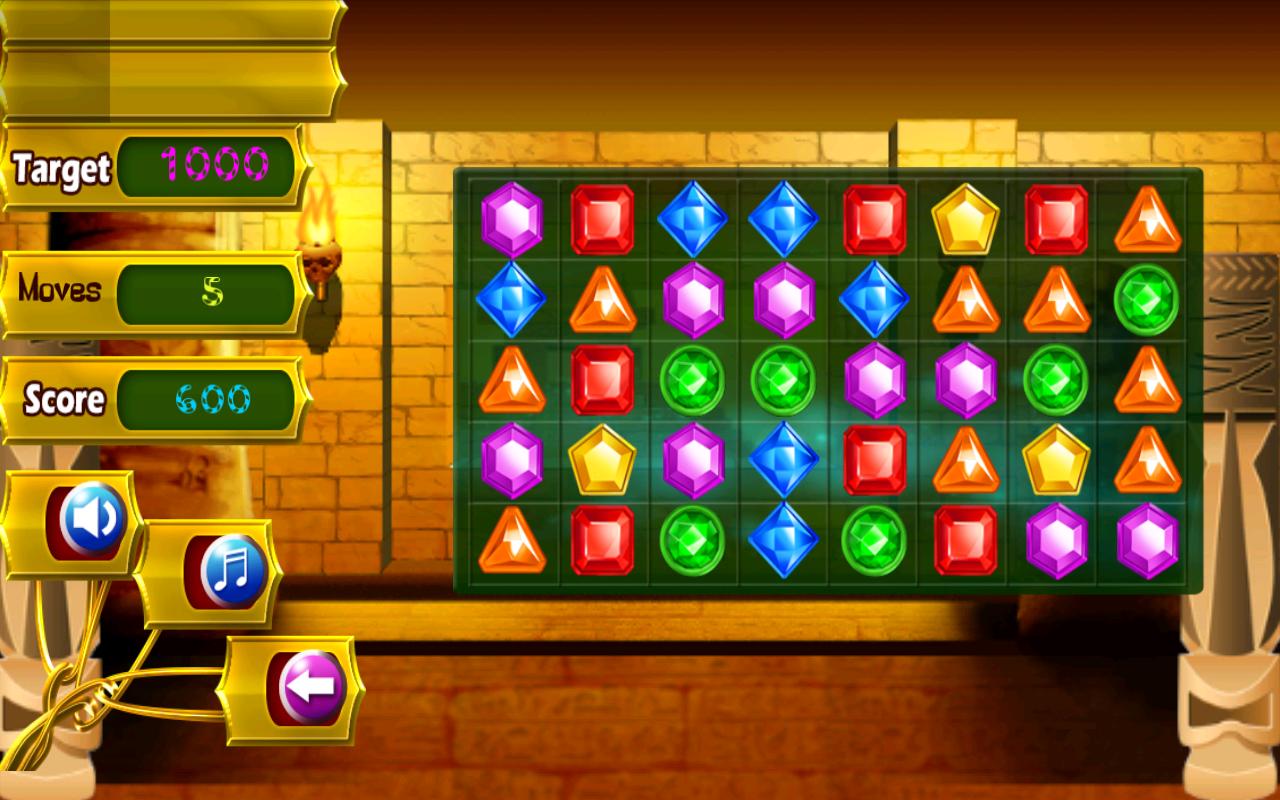The width and height of the screenshot is (1280, 800).
Task: Click the Target label banner
Action: click(60, 168)
